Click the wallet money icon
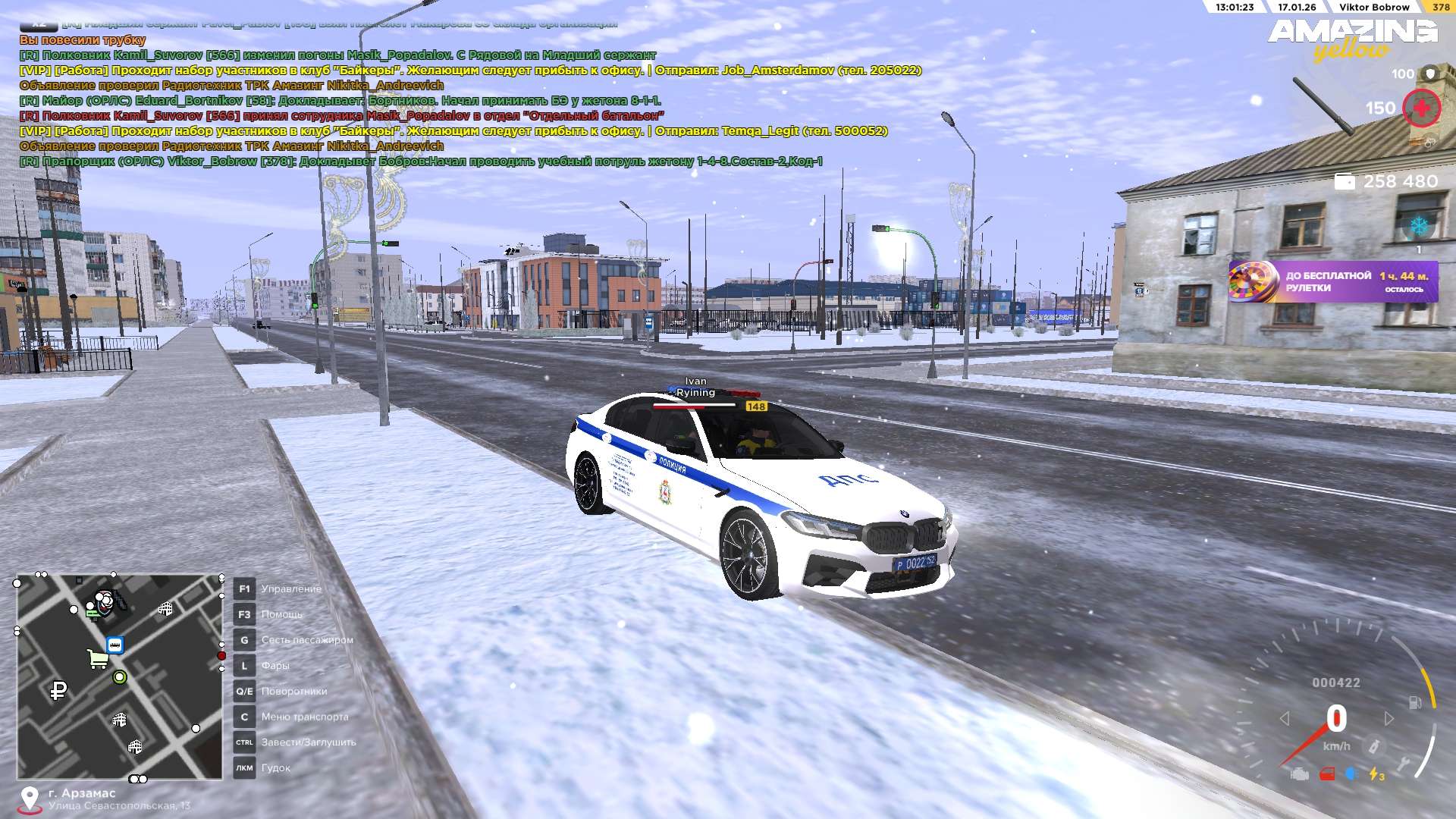The width and height of the screenshot is (1456, 819). pyautogui.click(x=1345, y=182)
